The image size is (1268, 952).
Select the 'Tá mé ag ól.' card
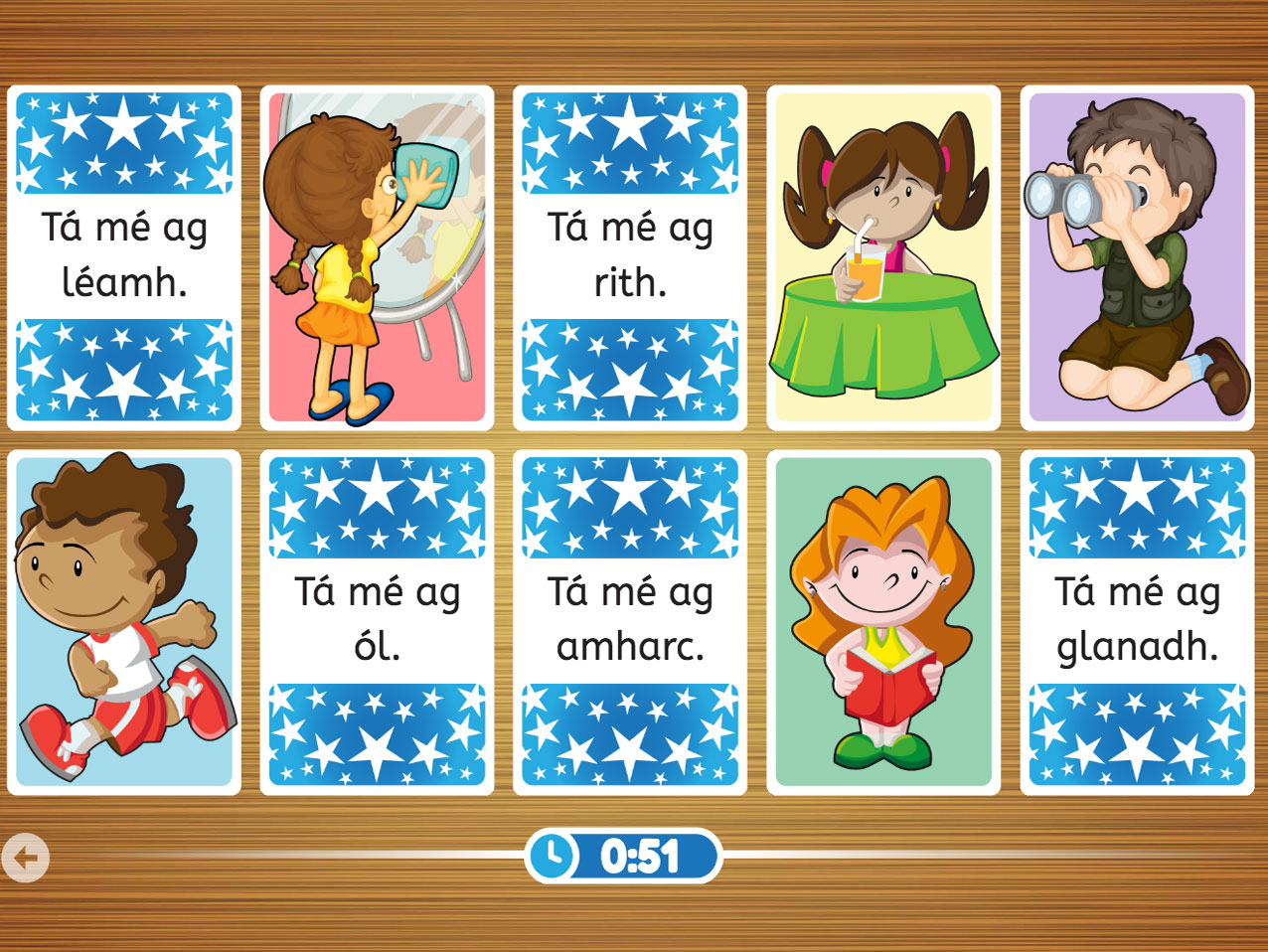tap(377, 622)
